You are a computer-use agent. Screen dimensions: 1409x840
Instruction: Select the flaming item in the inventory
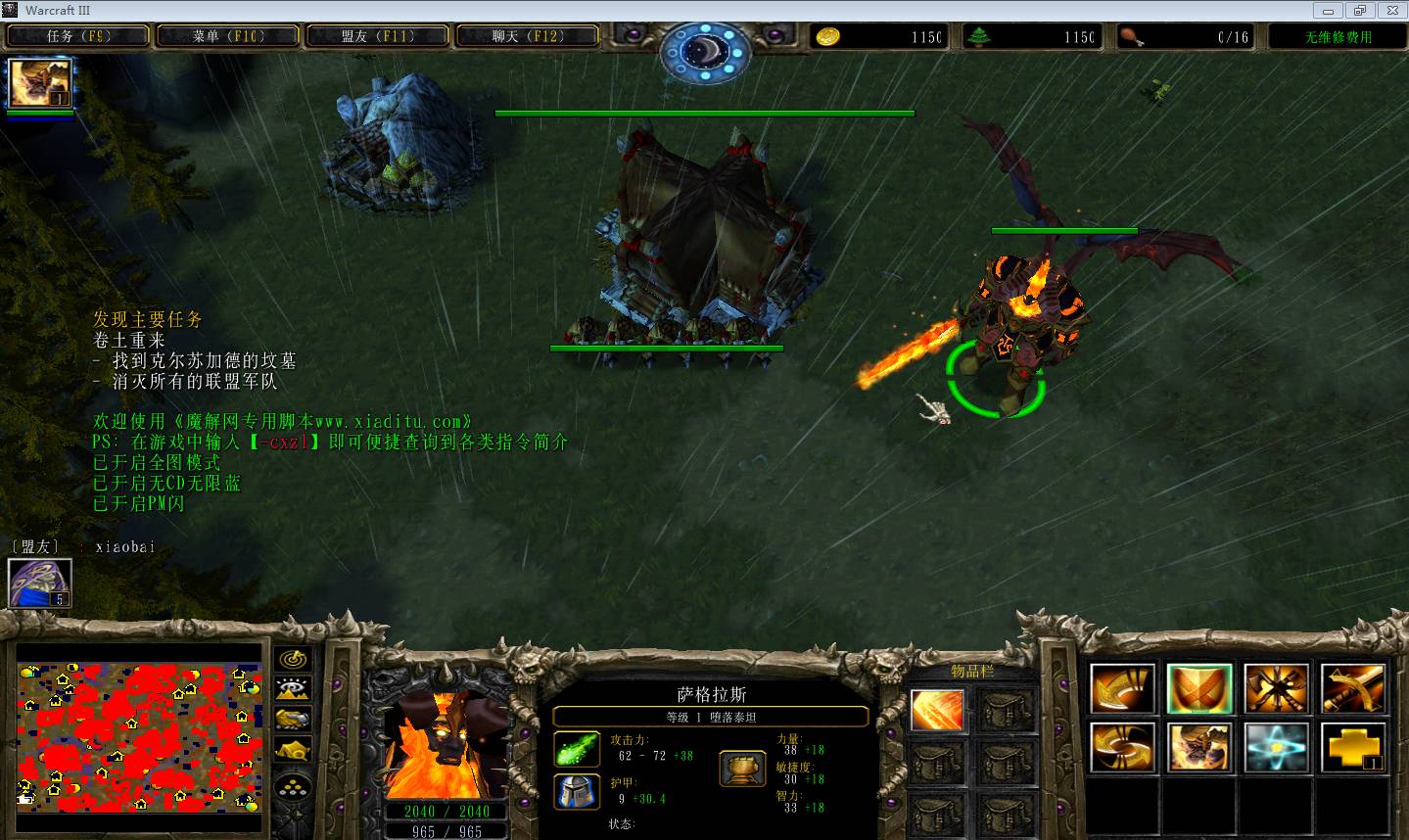coord(937,710)
